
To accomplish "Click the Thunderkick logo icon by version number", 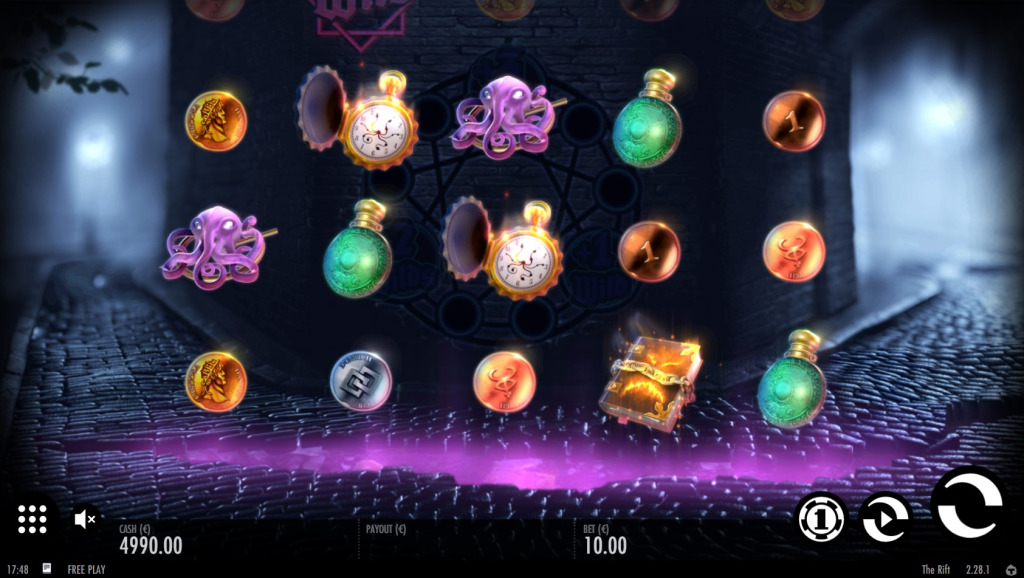I will (1010, 569).
